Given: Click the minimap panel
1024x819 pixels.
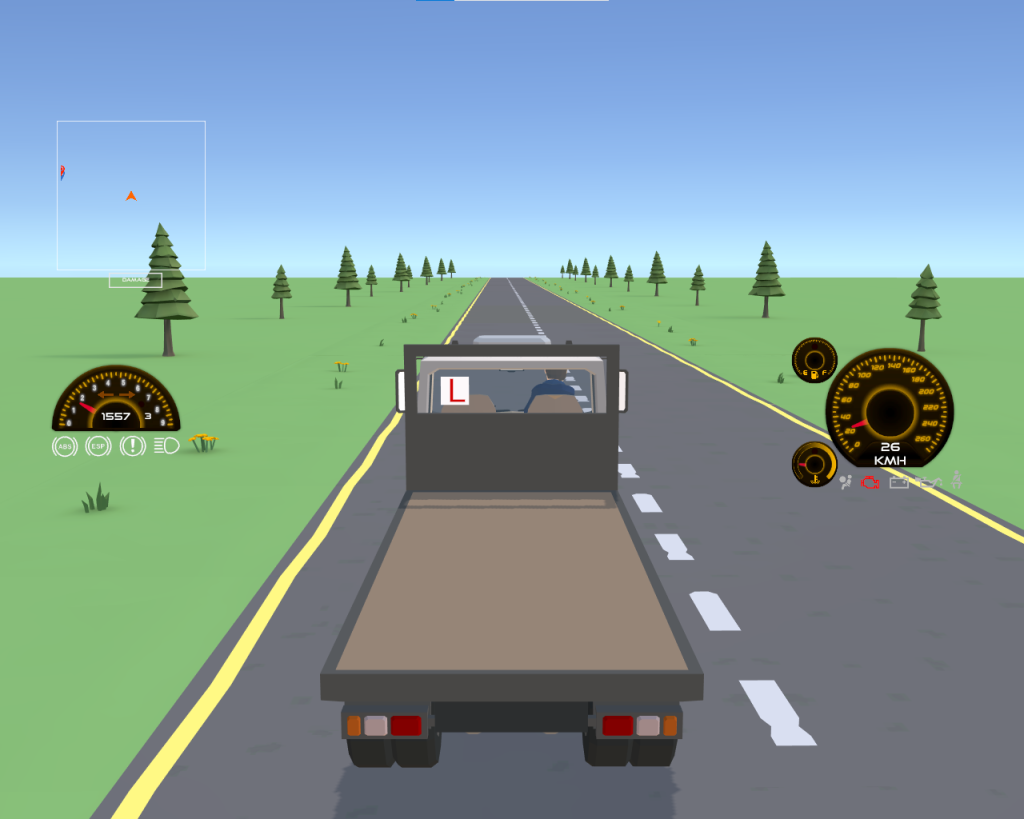Looking at the screenshot, I should [131, 195].
